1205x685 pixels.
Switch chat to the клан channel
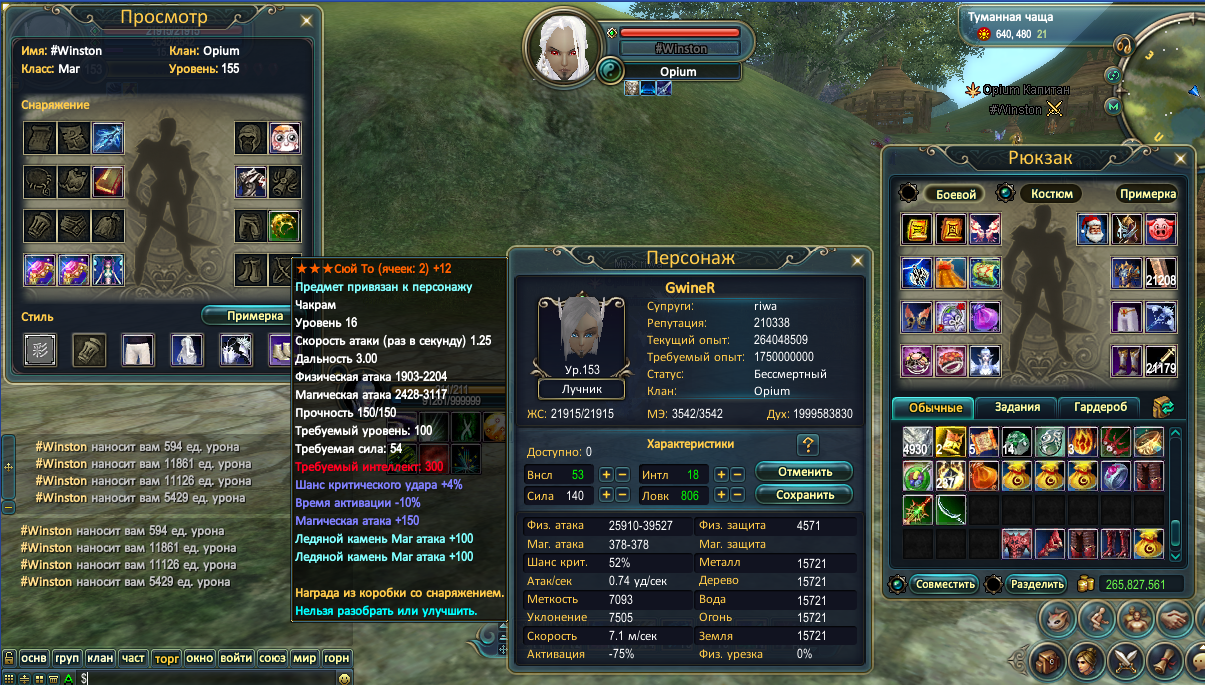(100, 658)
